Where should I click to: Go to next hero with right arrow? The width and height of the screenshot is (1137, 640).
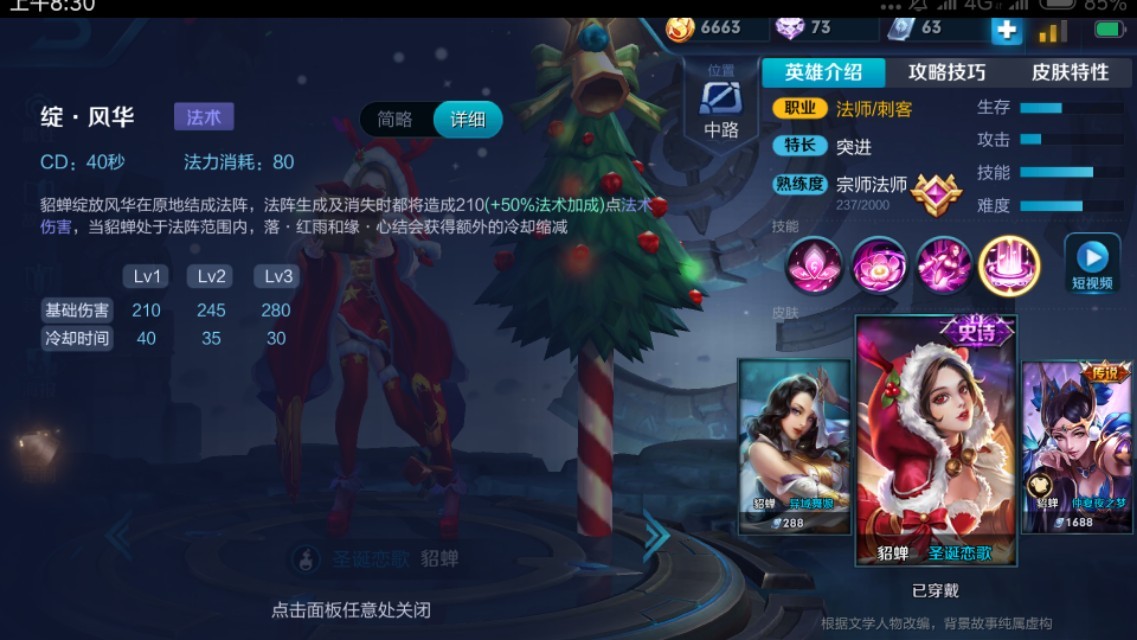[x=656, y=537]
